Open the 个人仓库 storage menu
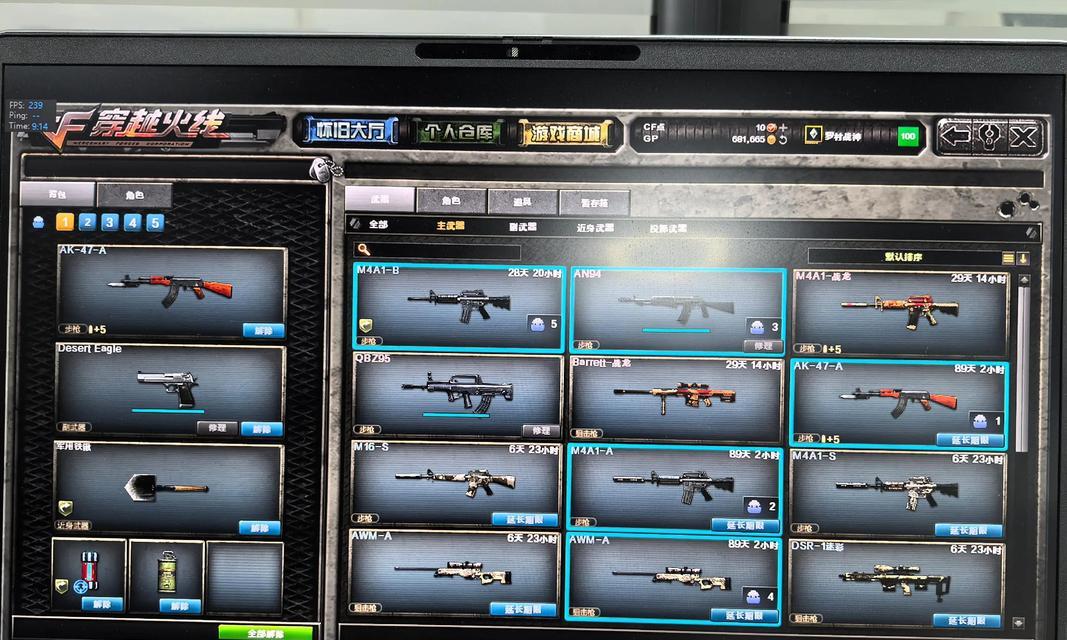Image resolution: width=1067 pixels, height=640 pixels. (459, 133)
